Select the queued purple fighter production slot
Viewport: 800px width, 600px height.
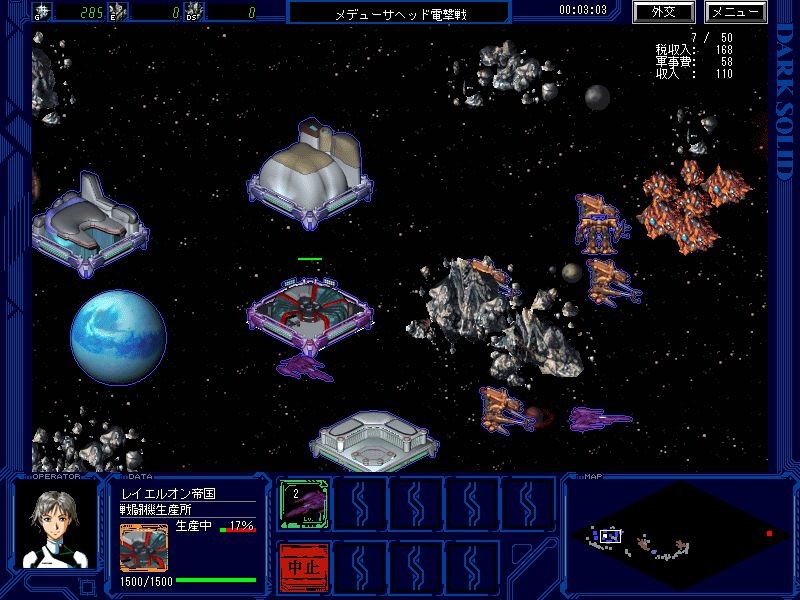(301, 503)
